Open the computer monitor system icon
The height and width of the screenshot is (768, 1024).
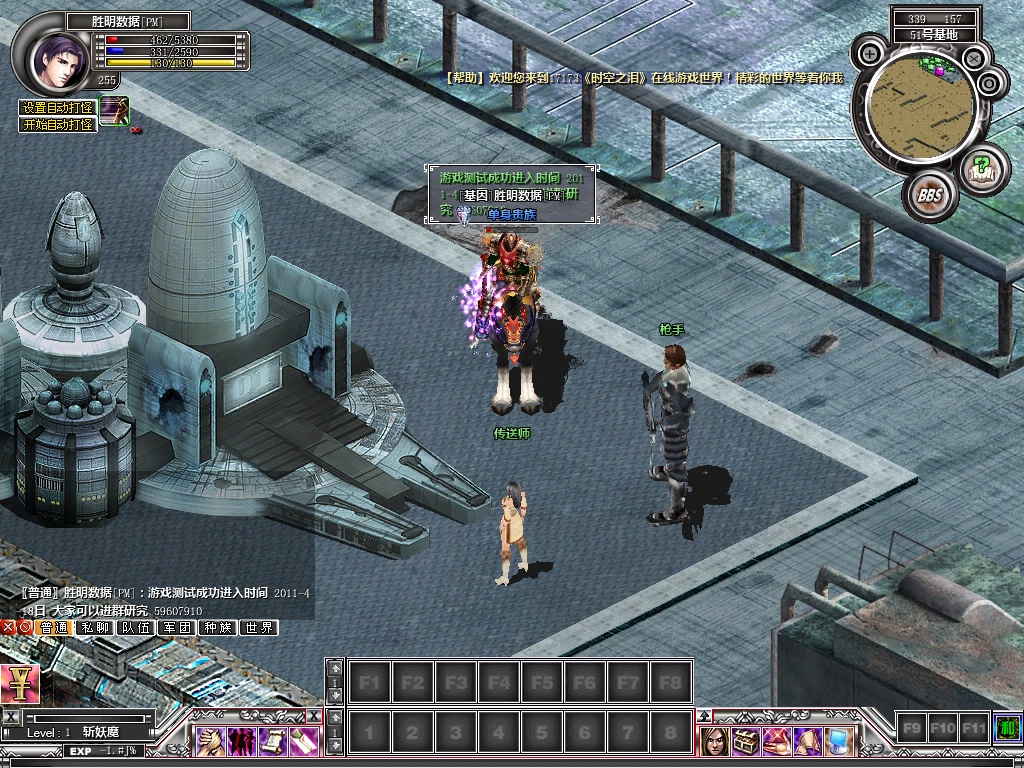click(838, 740)
